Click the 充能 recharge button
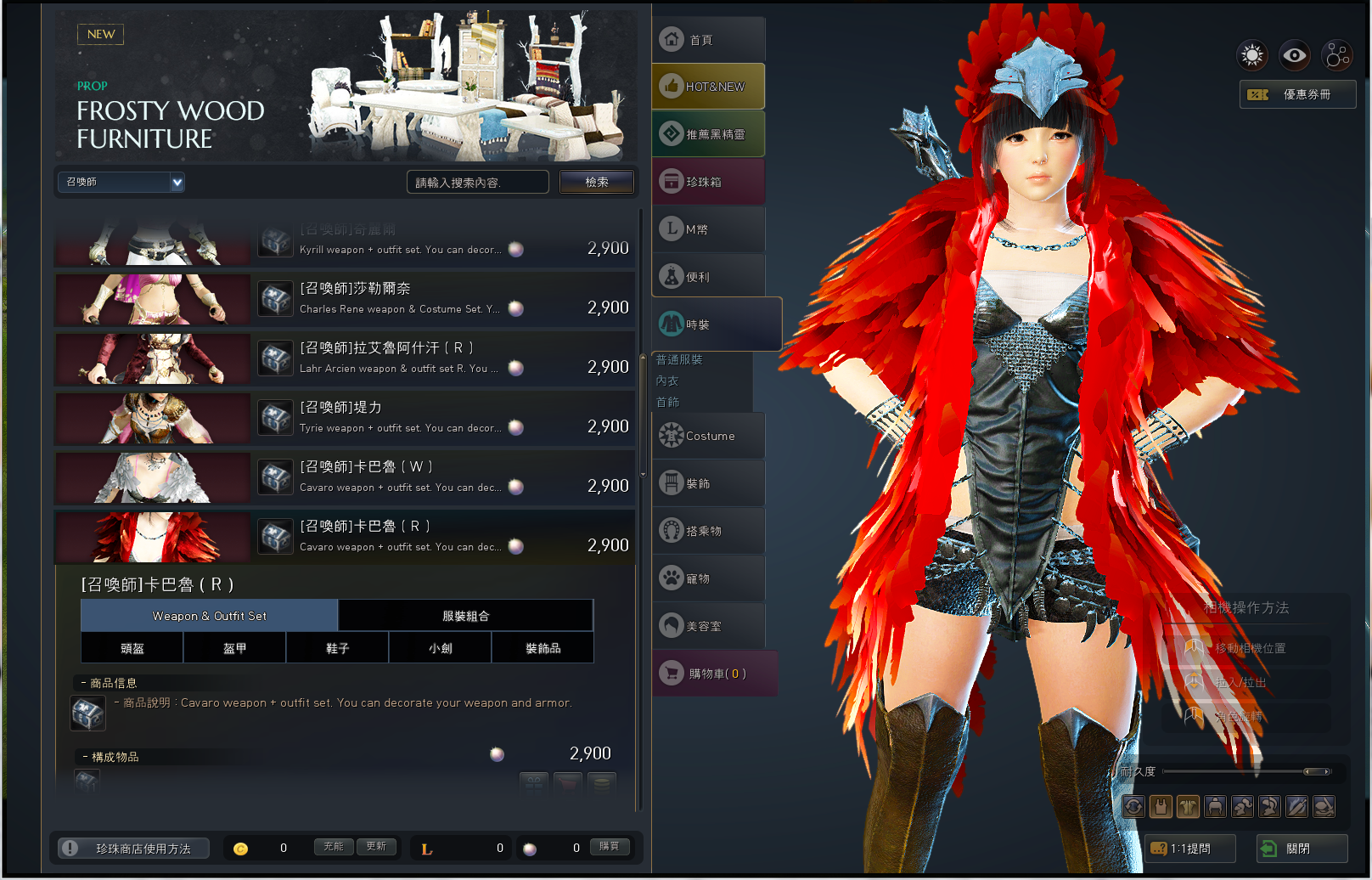 [334, 847]
